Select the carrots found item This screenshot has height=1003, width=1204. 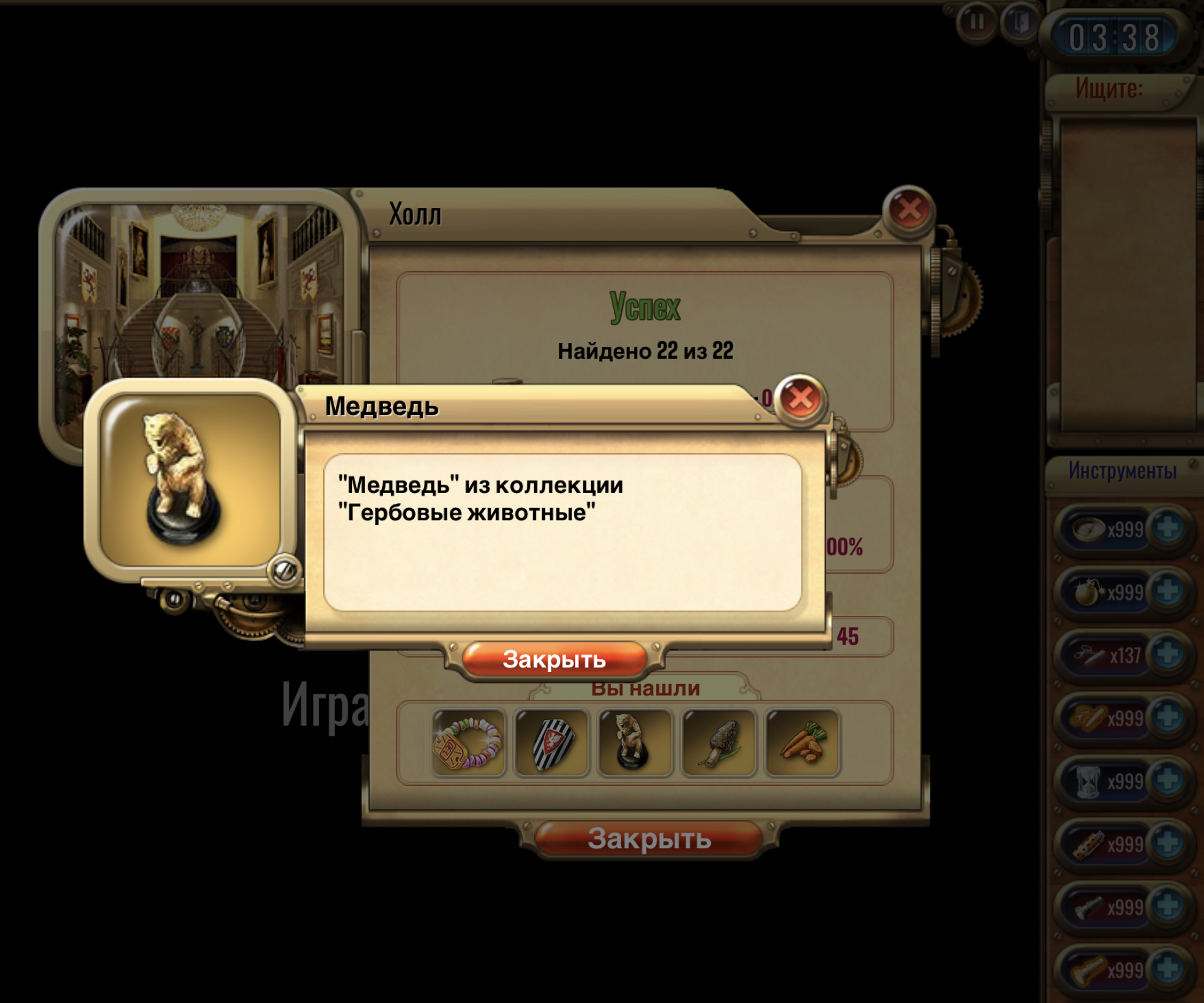[802, 742]
